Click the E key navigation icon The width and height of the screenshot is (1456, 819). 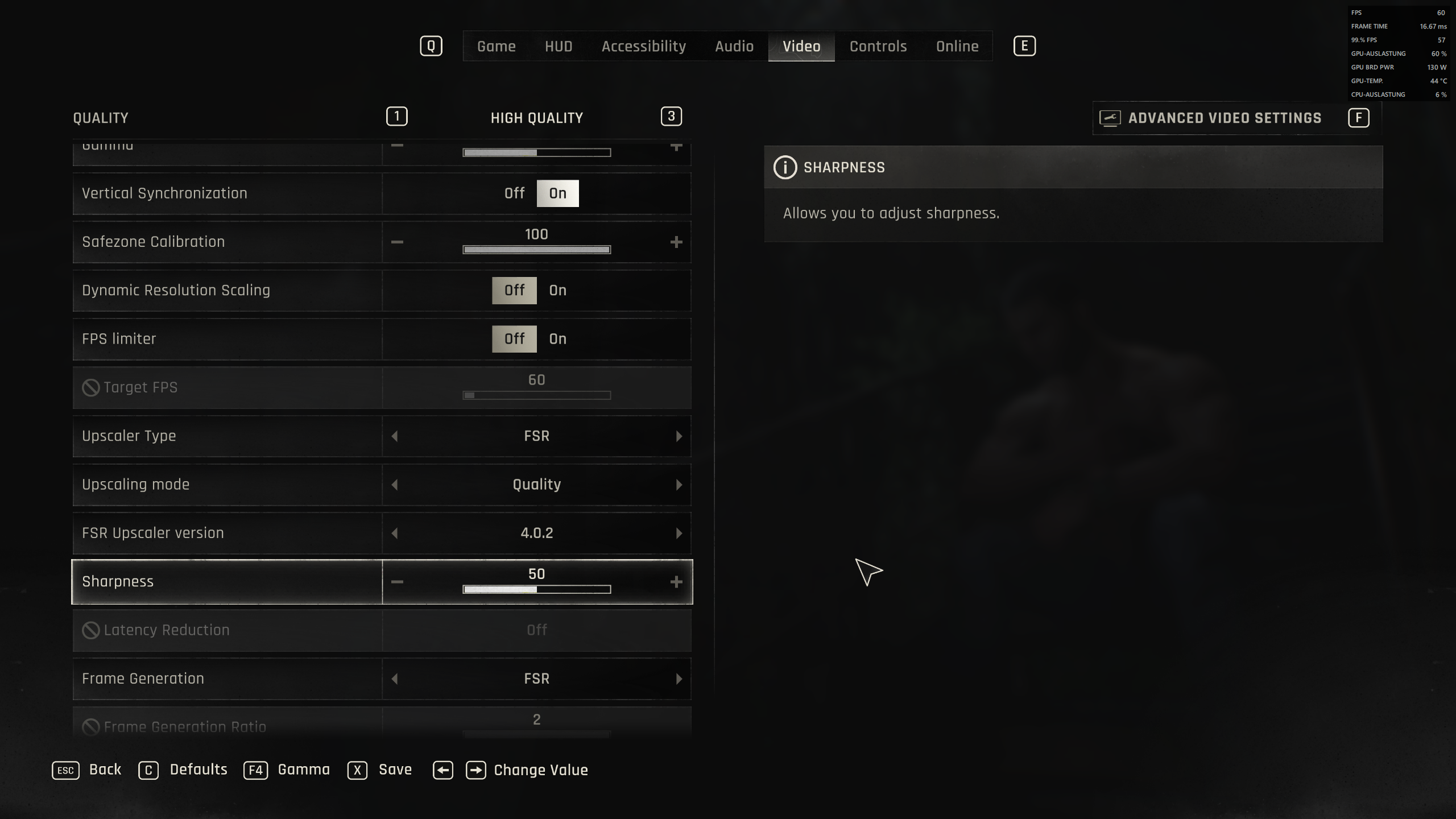[1025, 46]
